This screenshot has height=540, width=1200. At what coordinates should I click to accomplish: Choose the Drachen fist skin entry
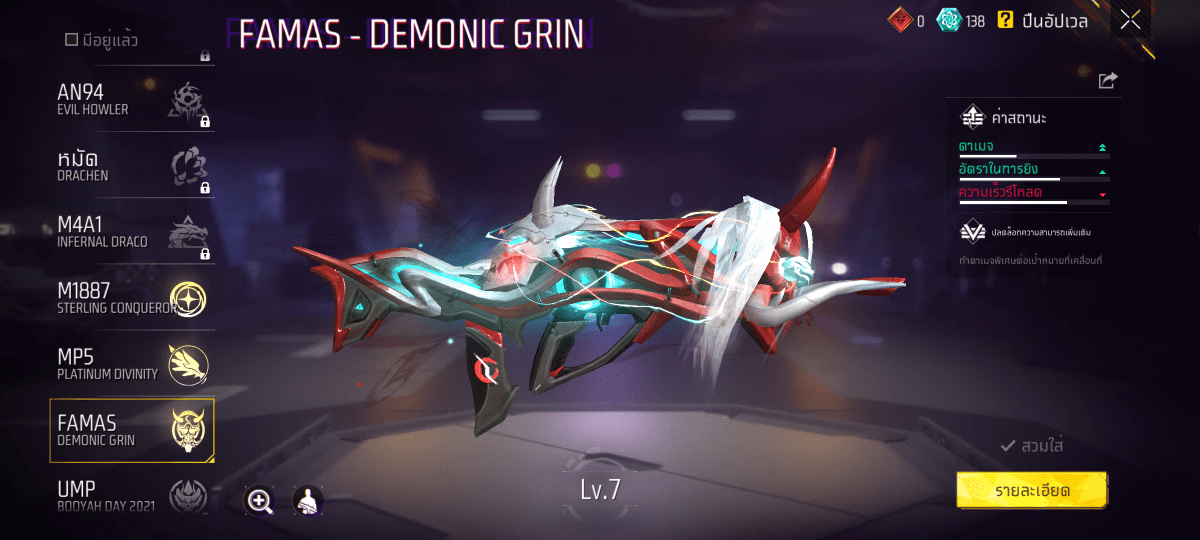point(132,167)
